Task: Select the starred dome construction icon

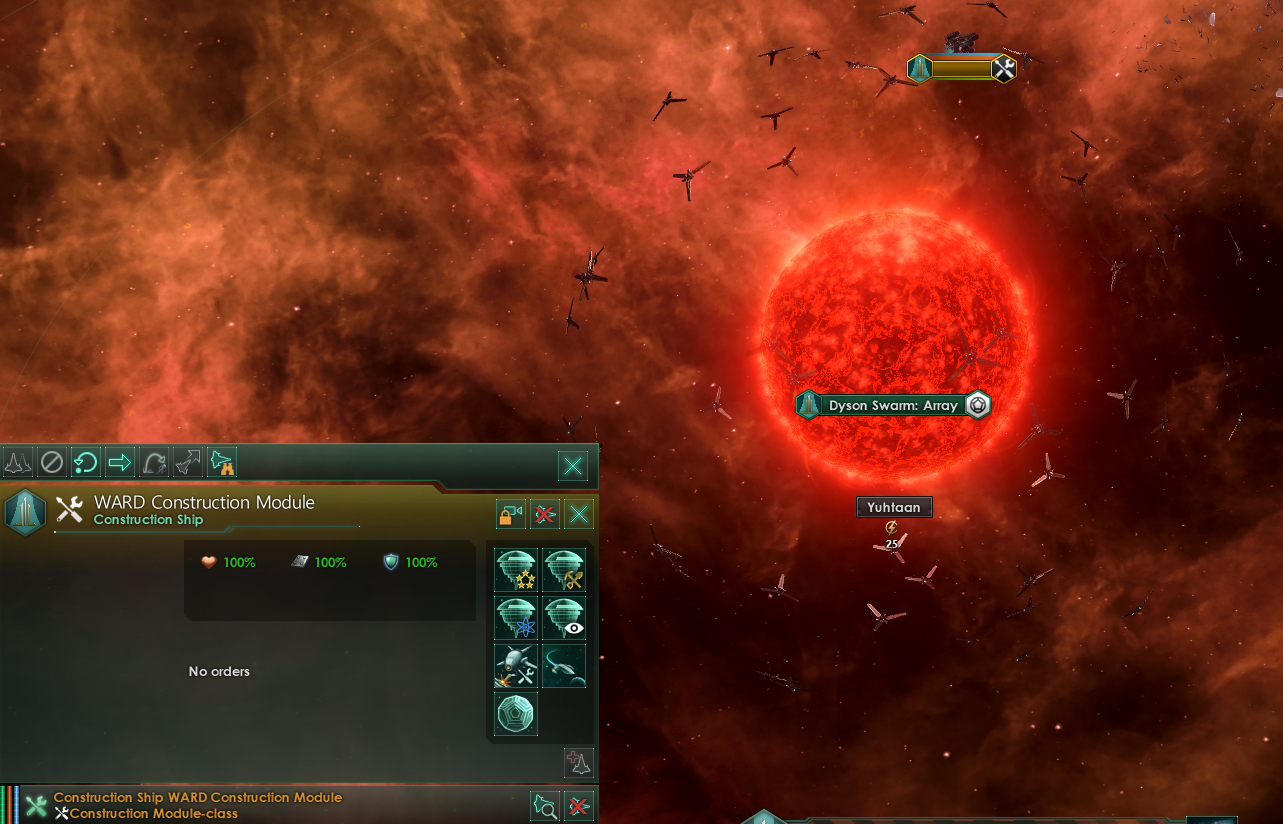Action: coord(516,570)
